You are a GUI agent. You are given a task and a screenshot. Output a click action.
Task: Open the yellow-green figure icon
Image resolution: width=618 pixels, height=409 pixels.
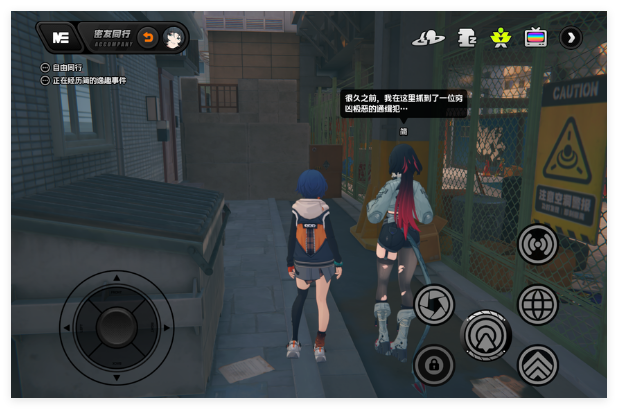click(x=500, y=38)
